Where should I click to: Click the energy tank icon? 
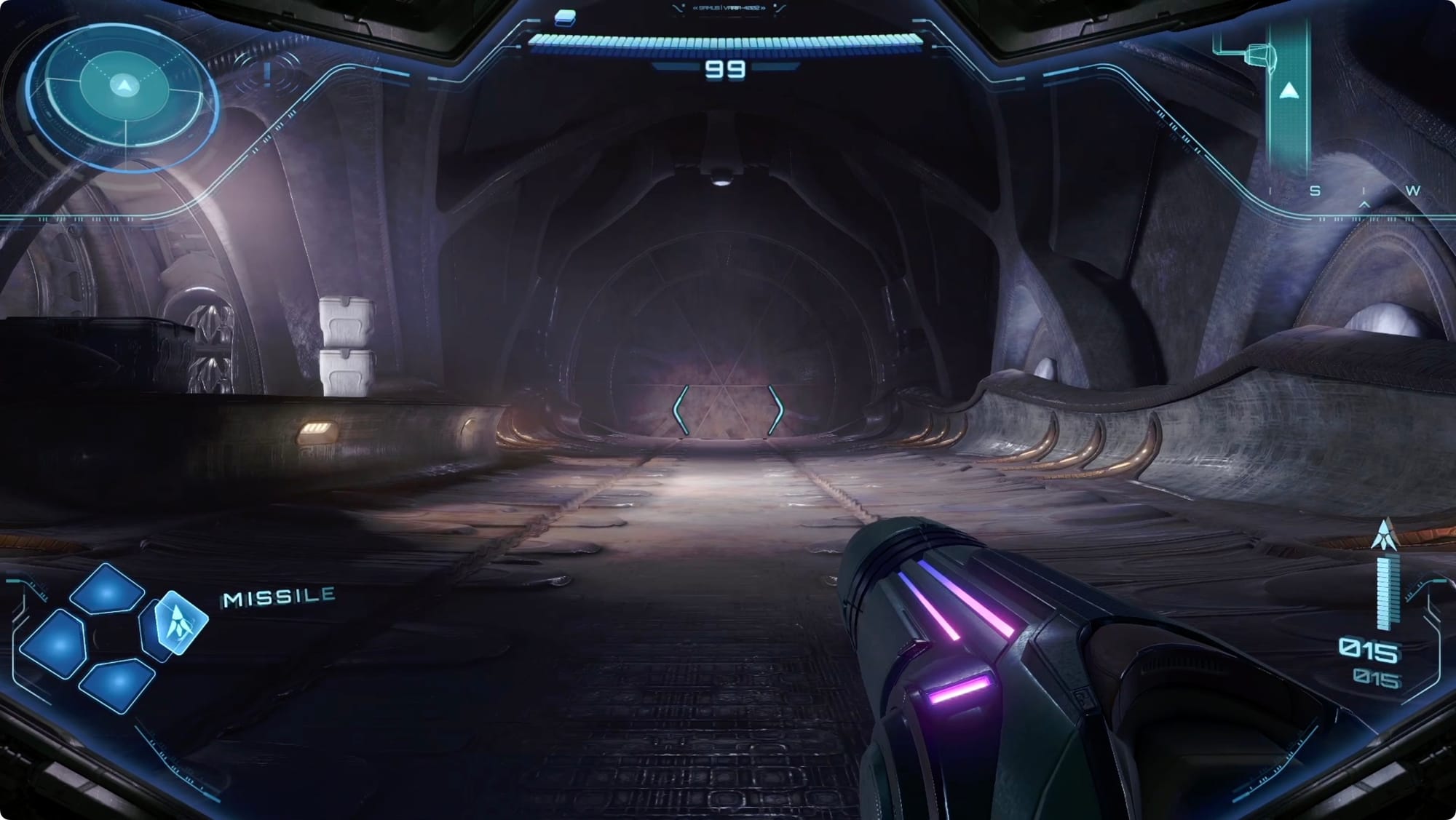pyautogui.click(x=565, y=17)
